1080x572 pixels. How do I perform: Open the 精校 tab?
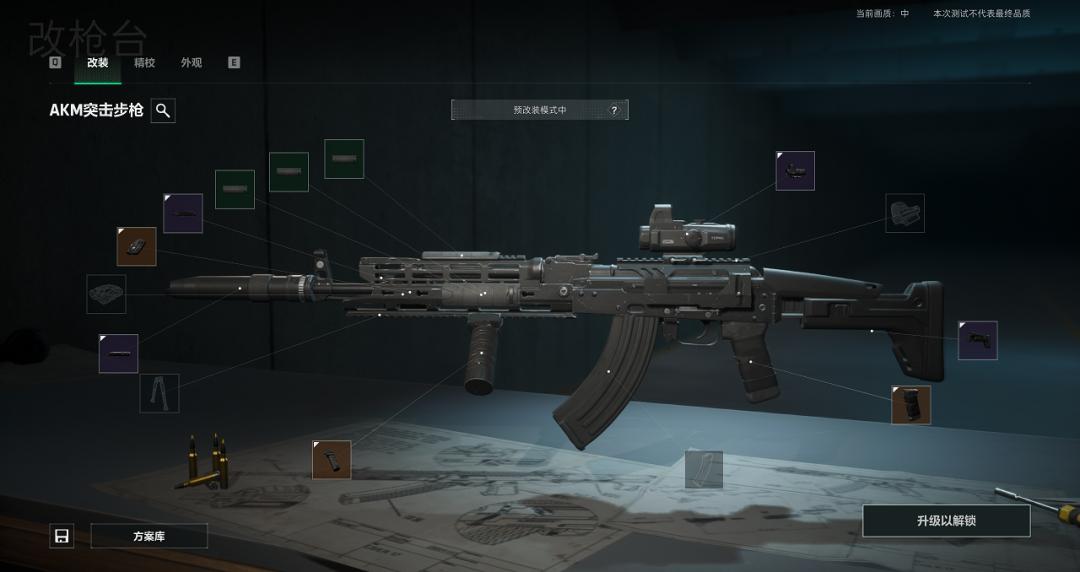[x=144, y=63]
